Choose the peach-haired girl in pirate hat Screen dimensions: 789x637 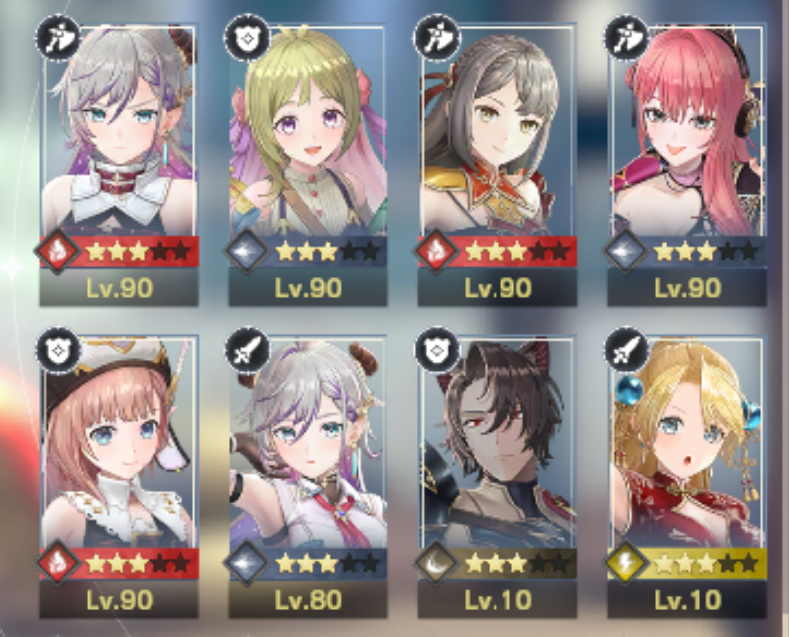119,460
